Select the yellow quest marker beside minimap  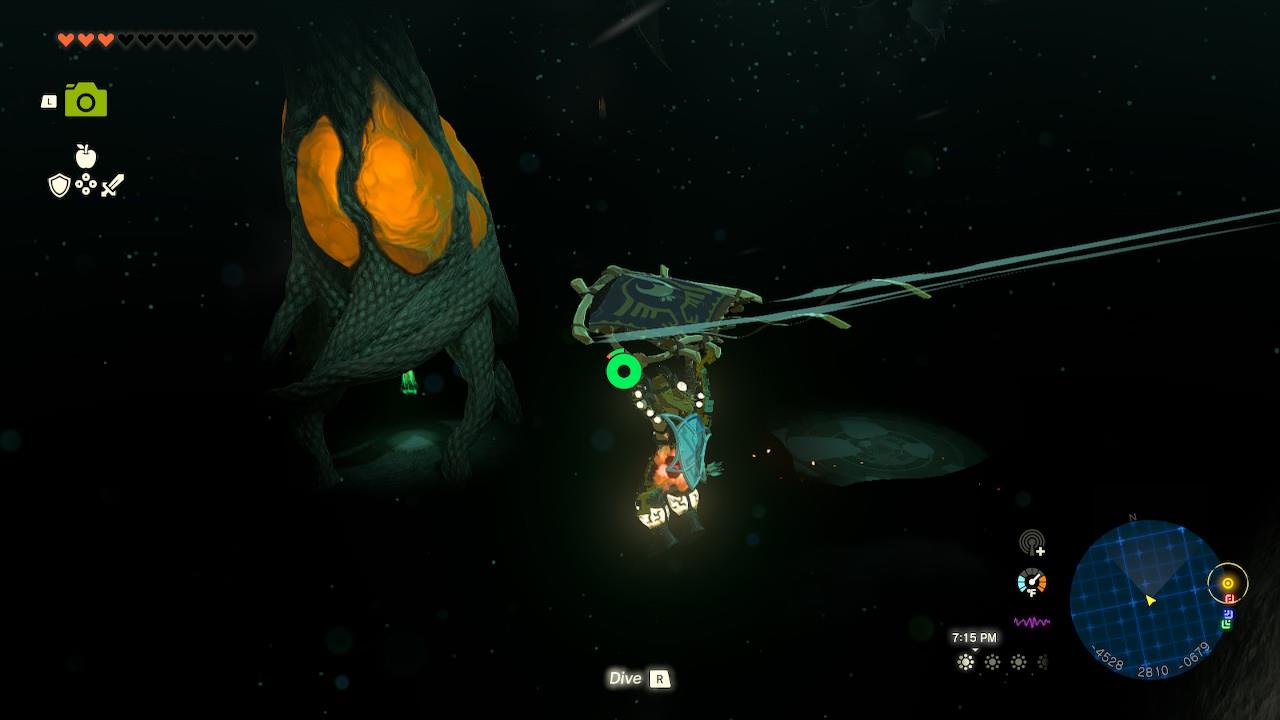(1228, 583)
